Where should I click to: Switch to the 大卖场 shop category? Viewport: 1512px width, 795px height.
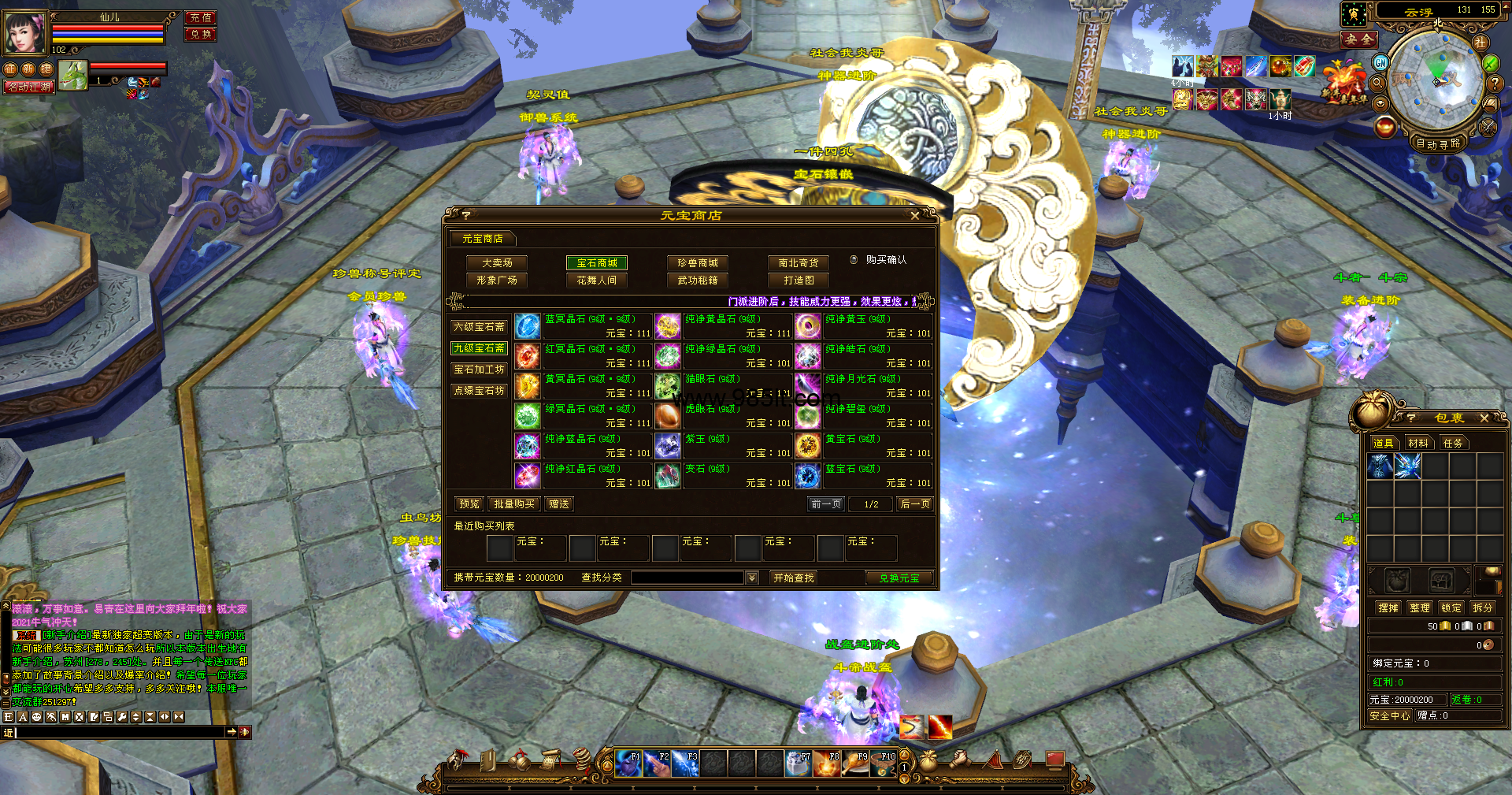497,263
